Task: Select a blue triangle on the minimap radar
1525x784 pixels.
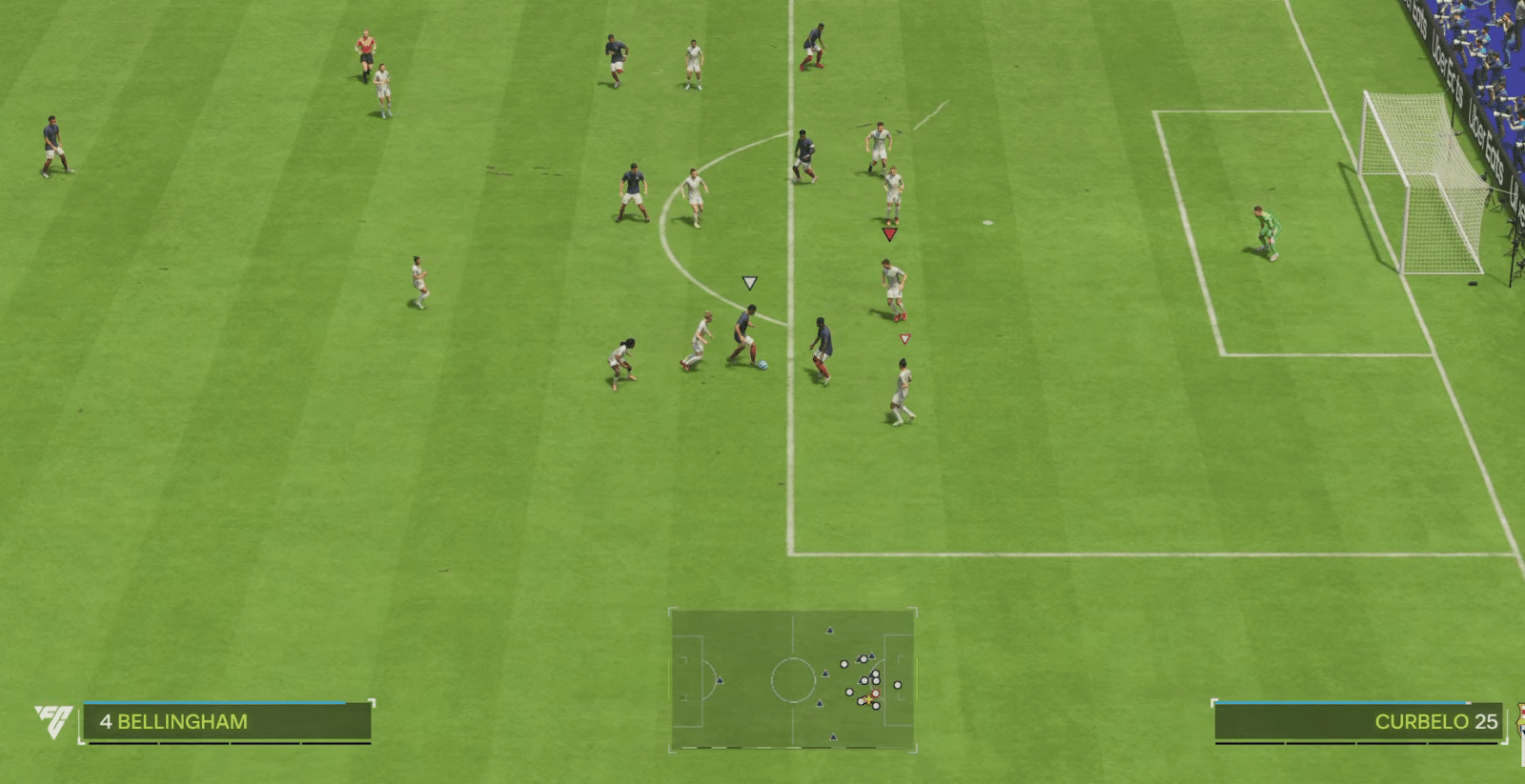Action: [x=830, y=630]
